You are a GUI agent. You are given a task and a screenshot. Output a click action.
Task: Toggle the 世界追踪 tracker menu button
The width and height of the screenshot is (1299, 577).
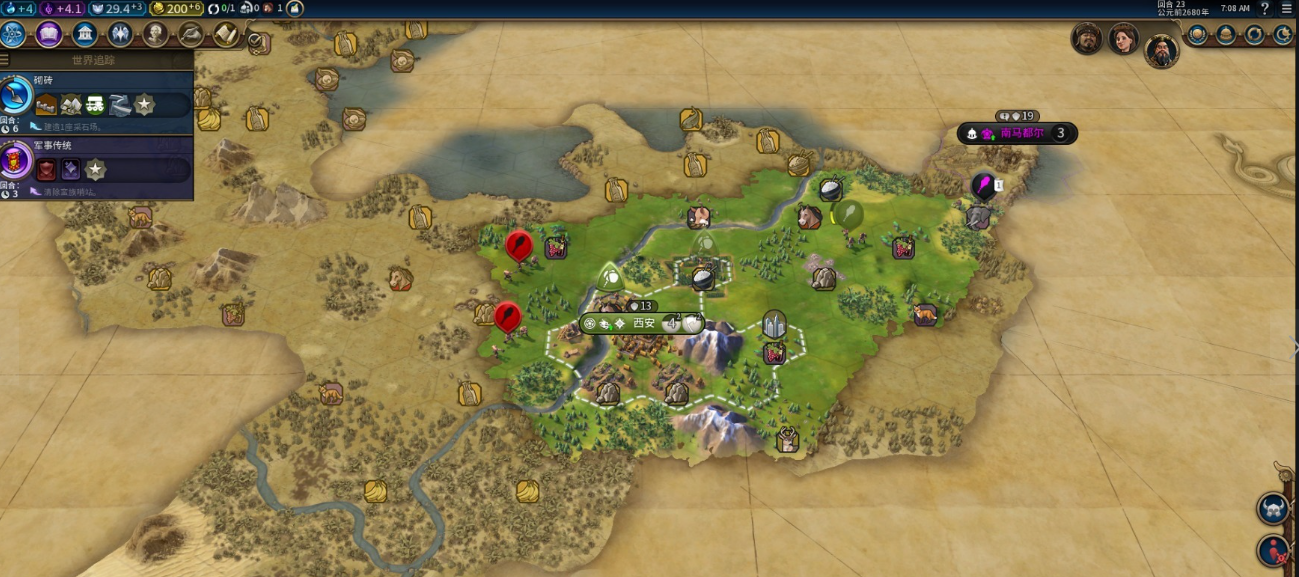click(x=7, y=60)
